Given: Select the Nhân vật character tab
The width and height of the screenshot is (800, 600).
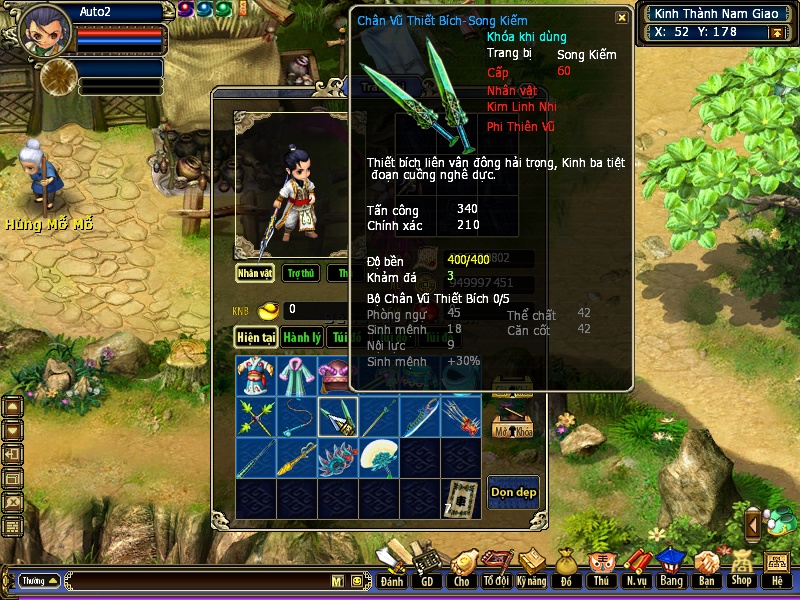Looking at the screenshot, I should (x=255, y=273).
